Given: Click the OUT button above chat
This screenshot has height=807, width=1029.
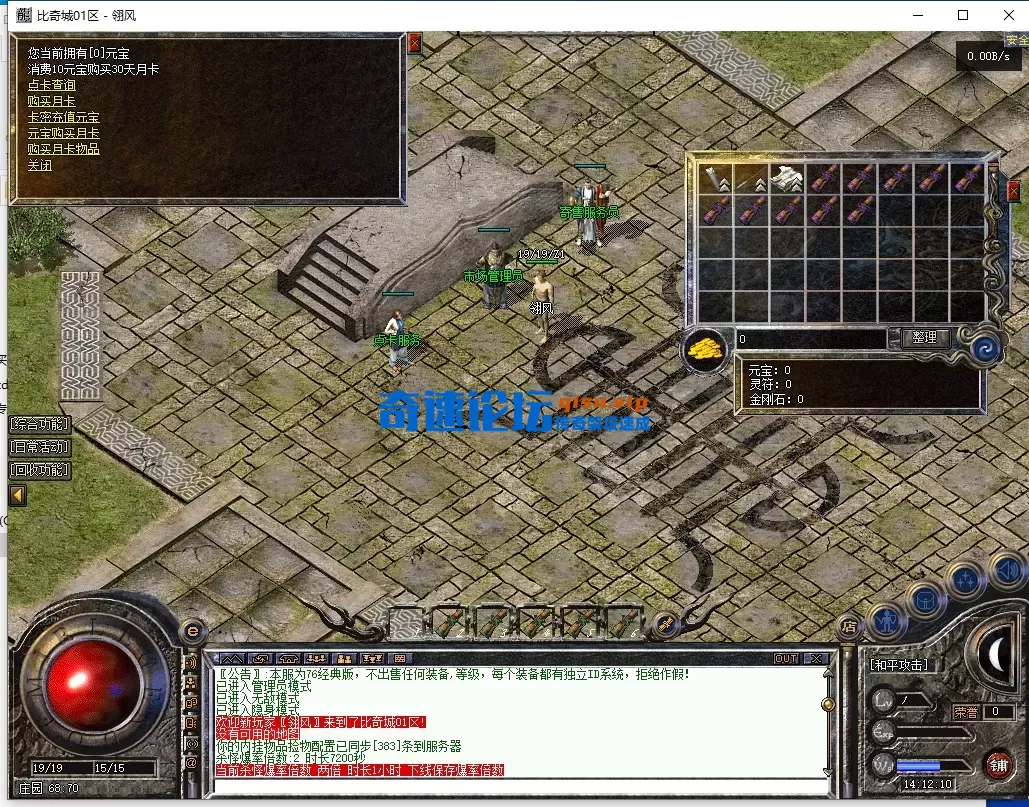Looking at the screenshot, I should (x=786, y=658).
